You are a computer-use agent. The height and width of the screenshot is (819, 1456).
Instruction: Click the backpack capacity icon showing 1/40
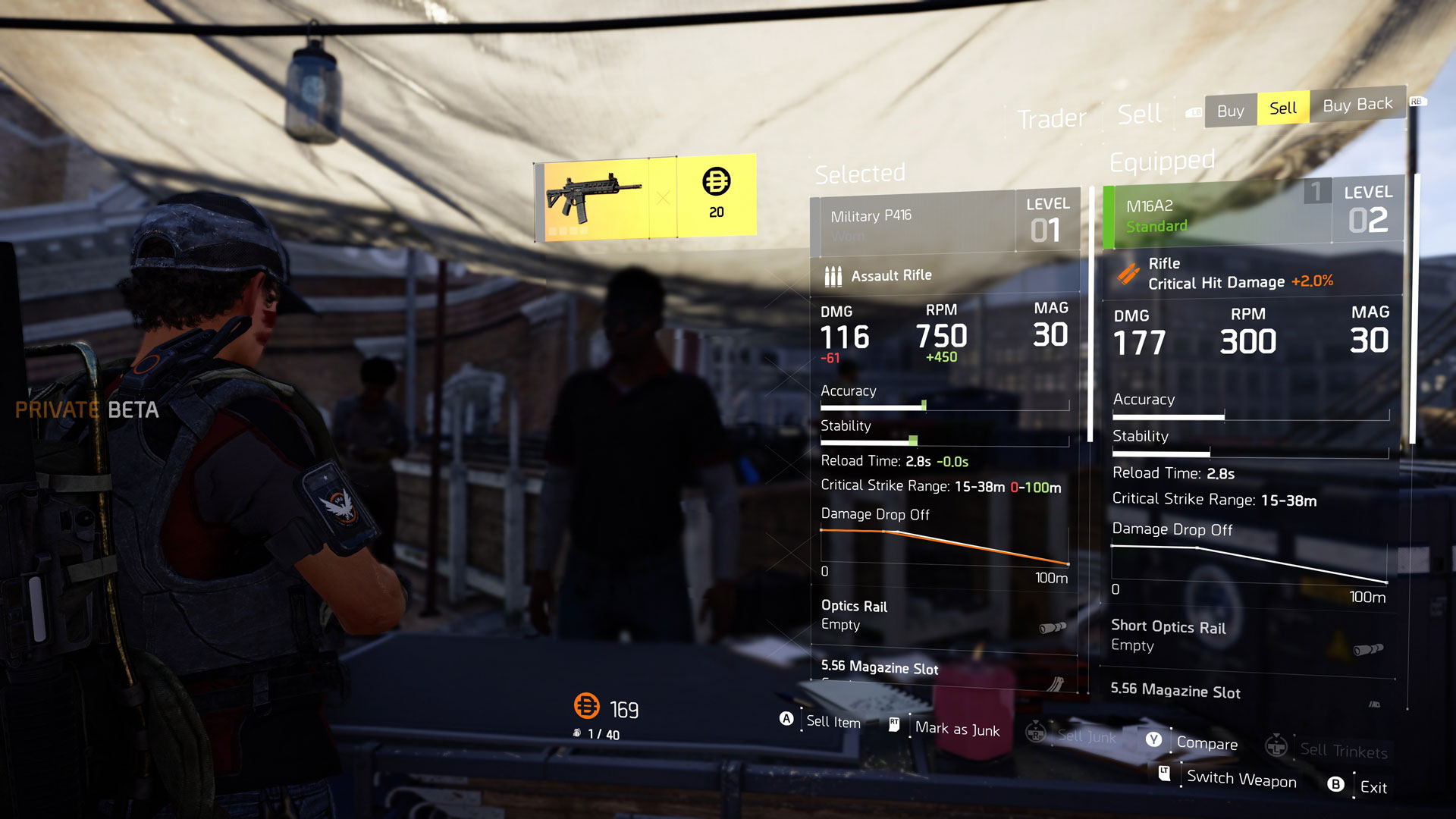578,733
